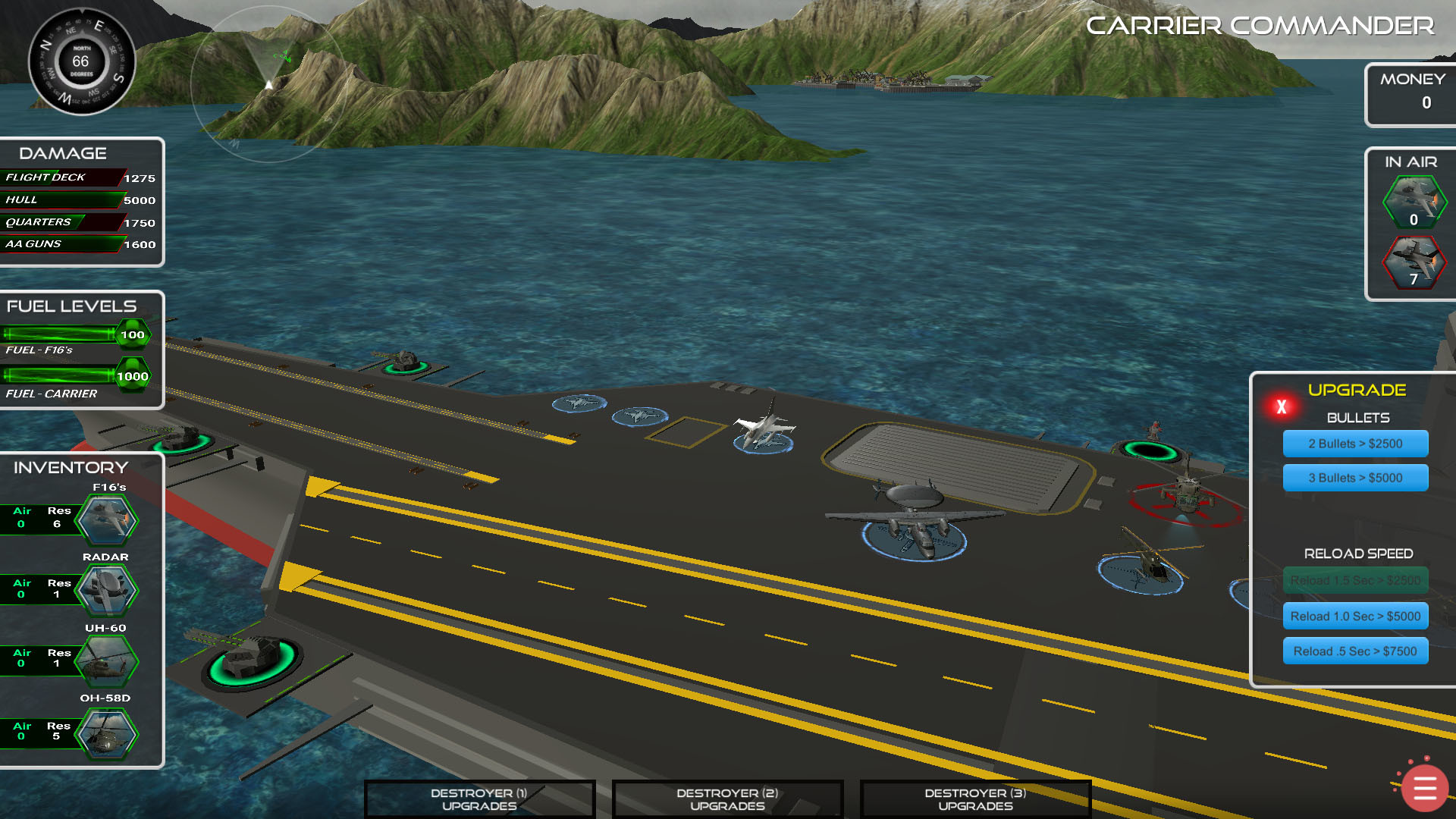This screenshot has height=819, width=1456.
Task: Open Destroyer (1) Upgrades
Action: tap(478, 799)
